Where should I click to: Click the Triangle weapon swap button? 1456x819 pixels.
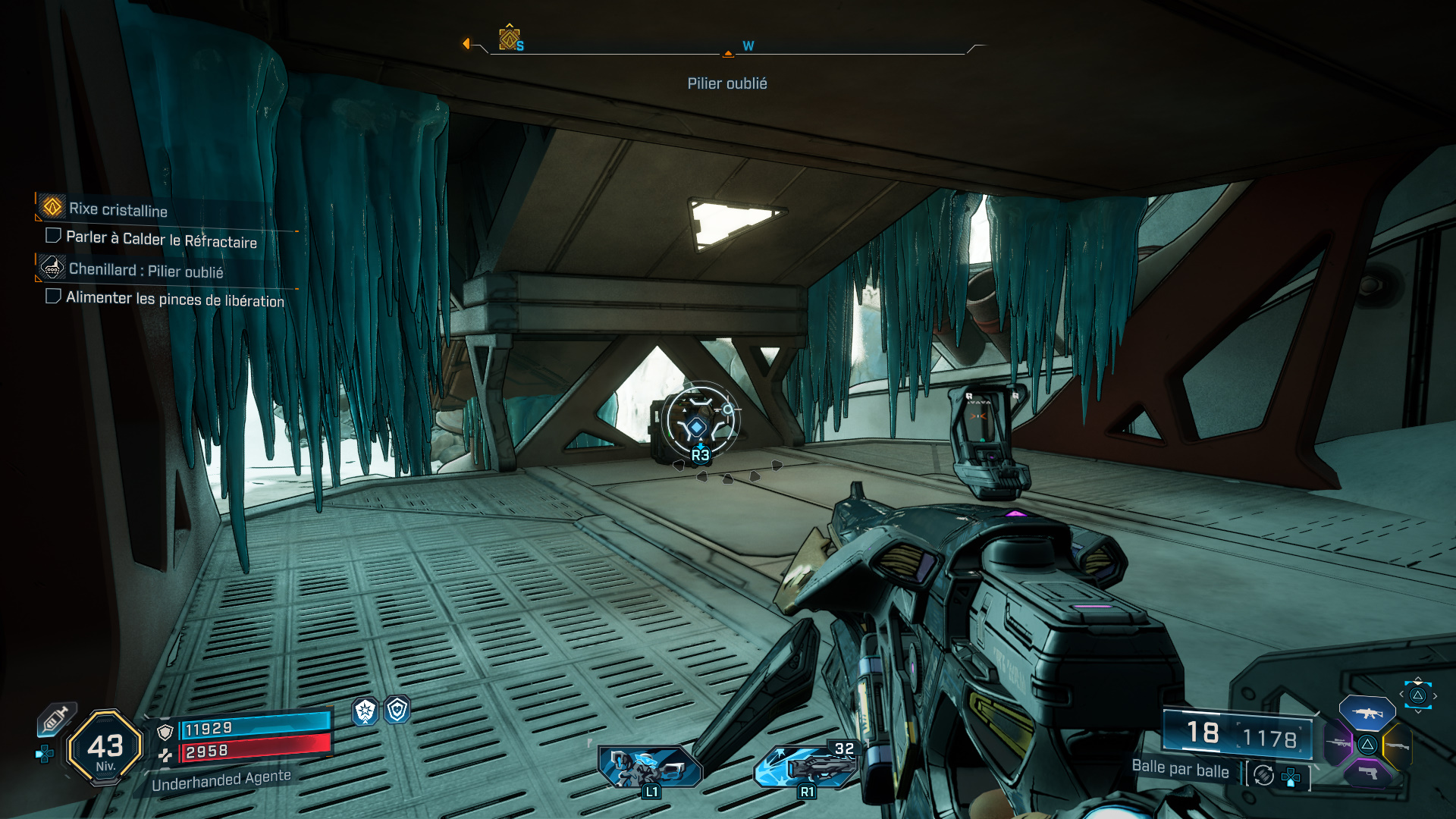click(x=1418, y=696)
